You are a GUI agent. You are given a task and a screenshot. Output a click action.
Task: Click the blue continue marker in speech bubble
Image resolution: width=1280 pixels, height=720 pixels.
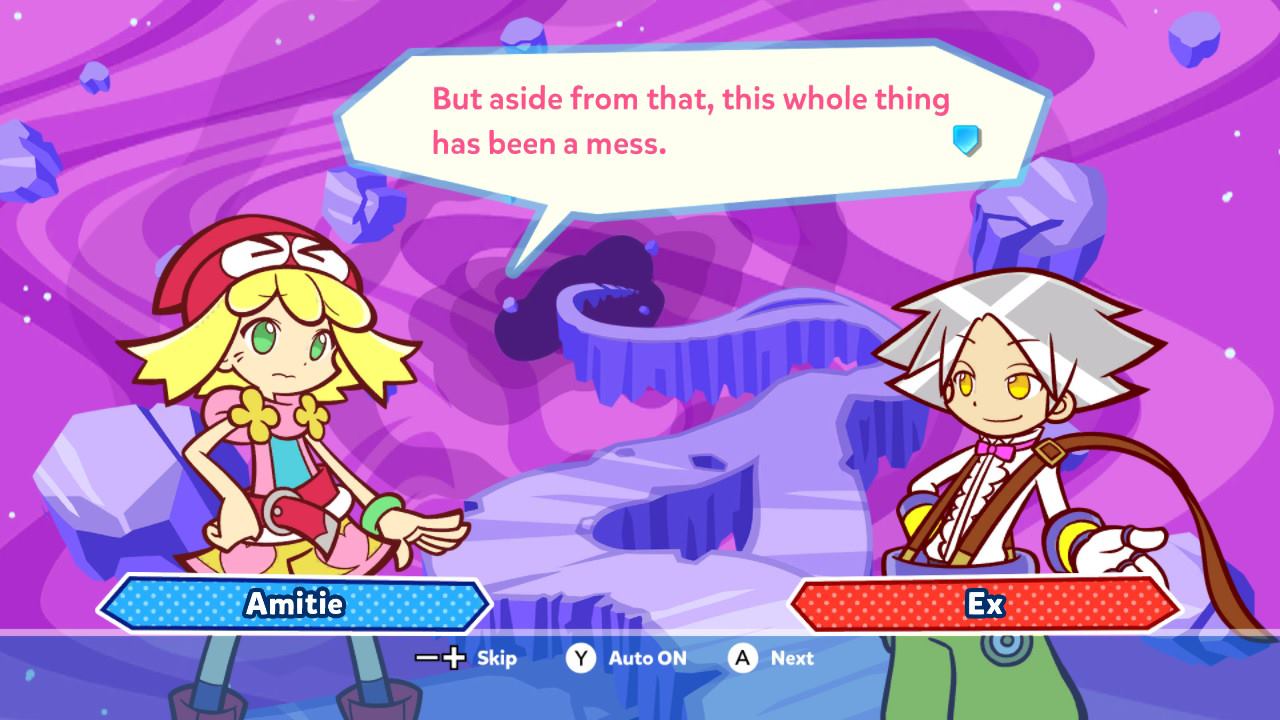pos(965,140)
